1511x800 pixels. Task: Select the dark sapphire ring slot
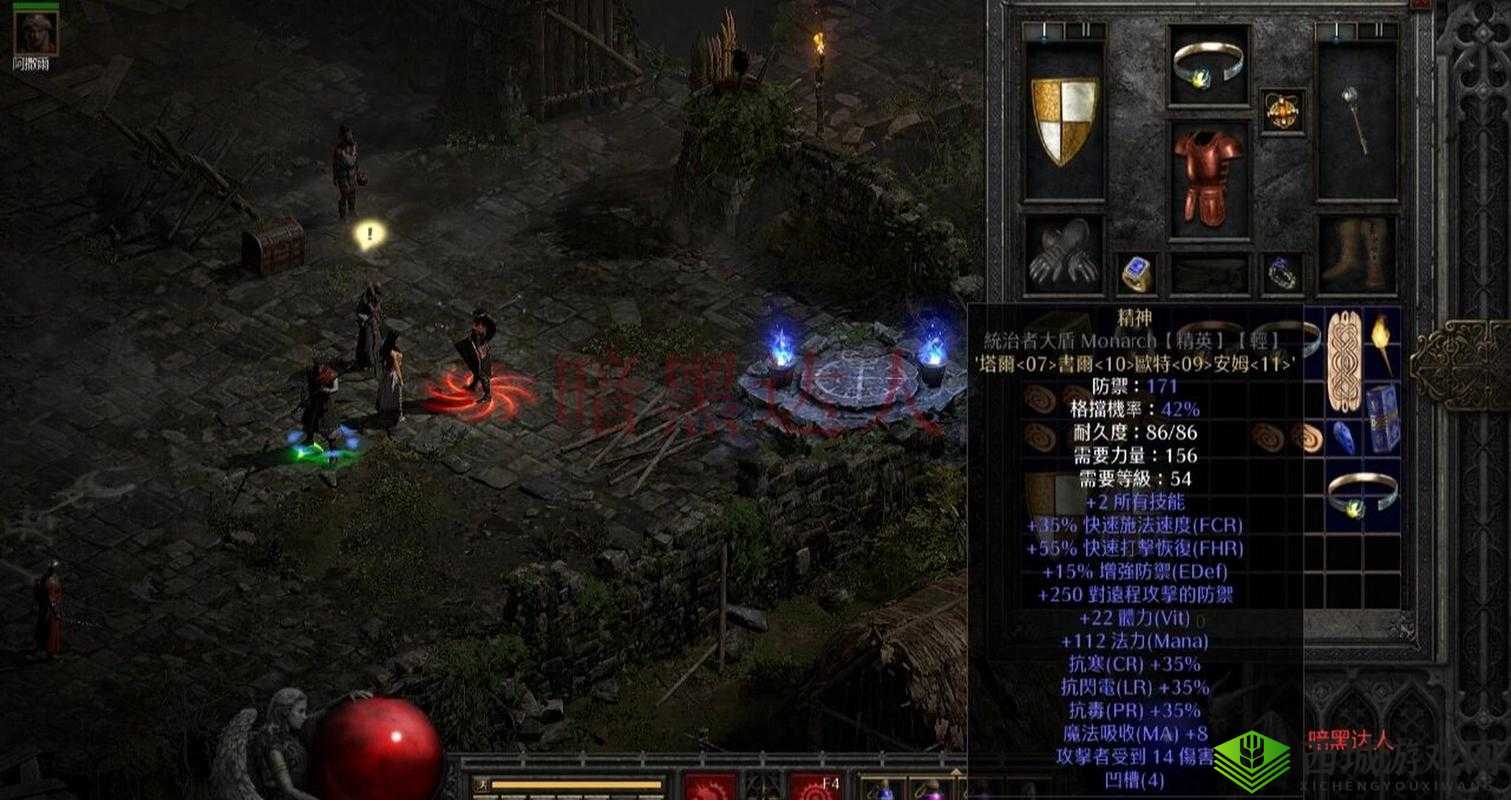(1282, 274)
